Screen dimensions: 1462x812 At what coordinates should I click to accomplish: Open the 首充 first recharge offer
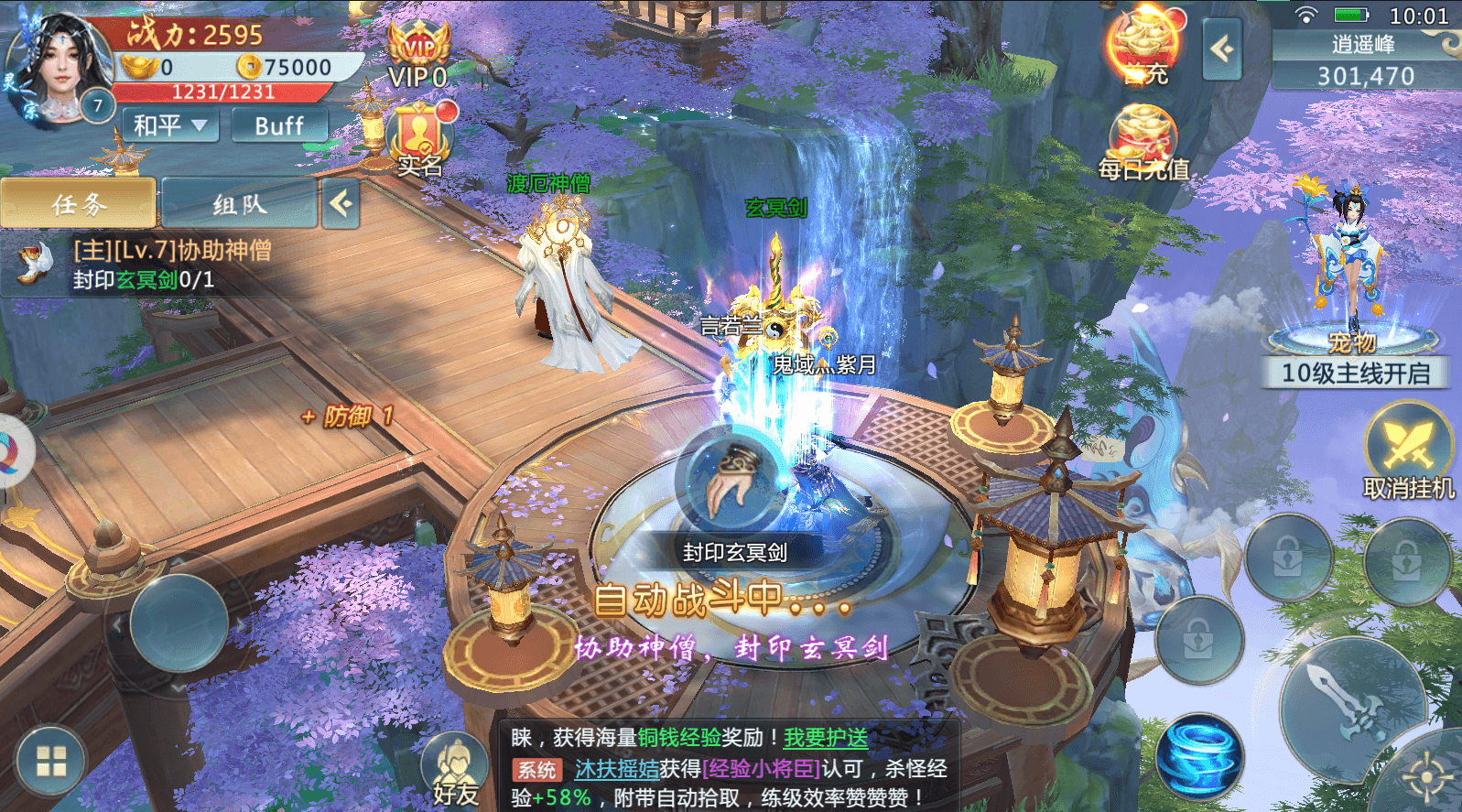pyautogui.click(x=1143, y=48)
